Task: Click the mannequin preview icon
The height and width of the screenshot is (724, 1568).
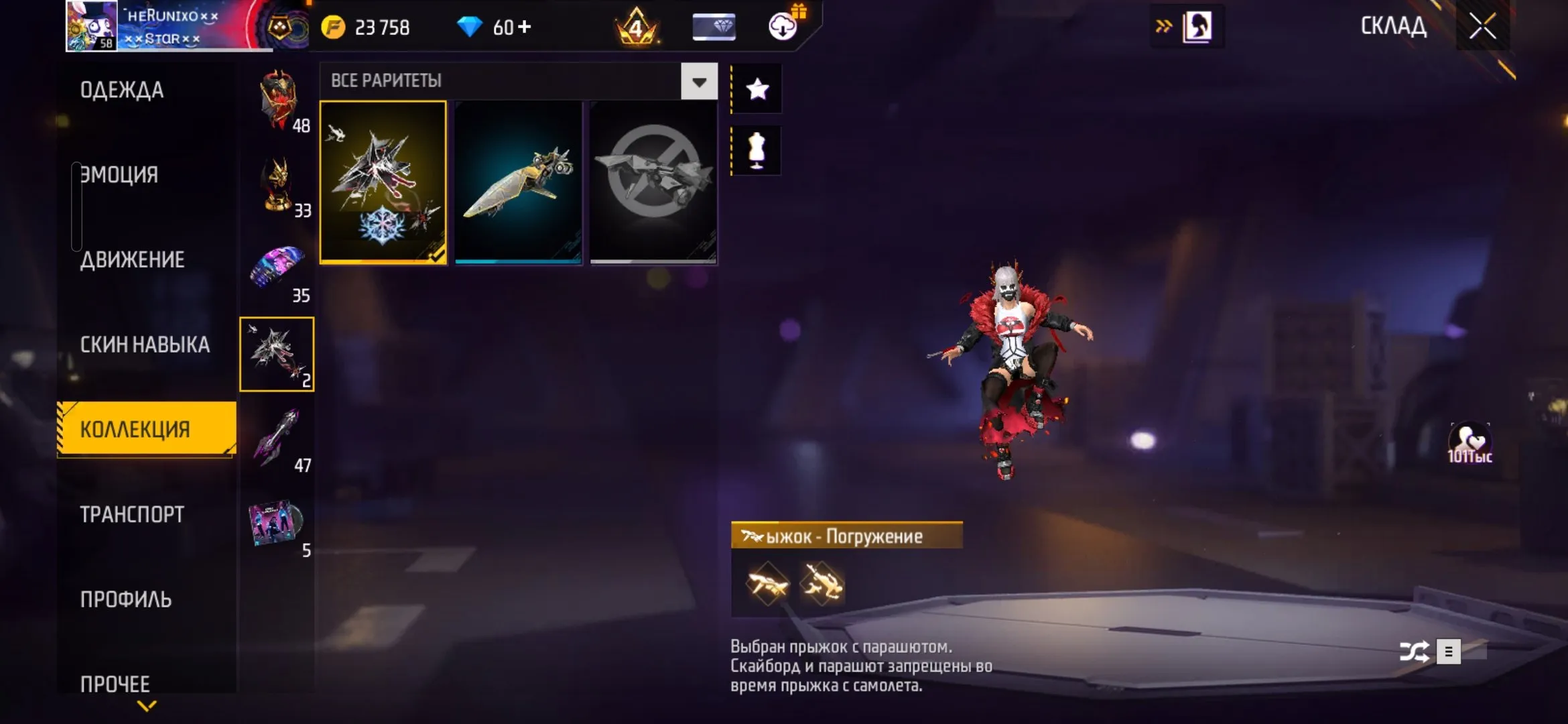Action: (x=757, y=151)
